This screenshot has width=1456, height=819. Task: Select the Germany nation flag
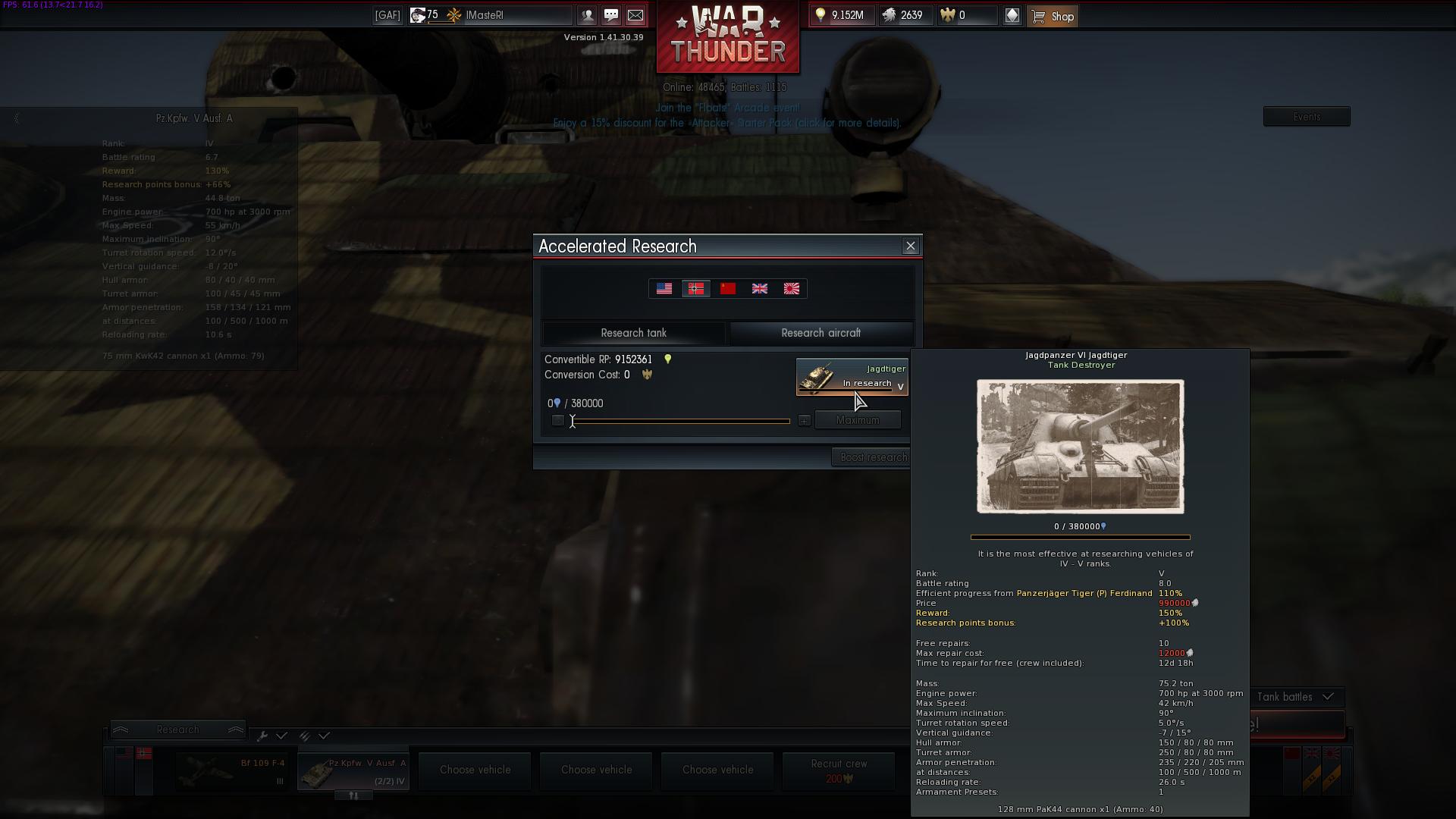pos(696,288)
